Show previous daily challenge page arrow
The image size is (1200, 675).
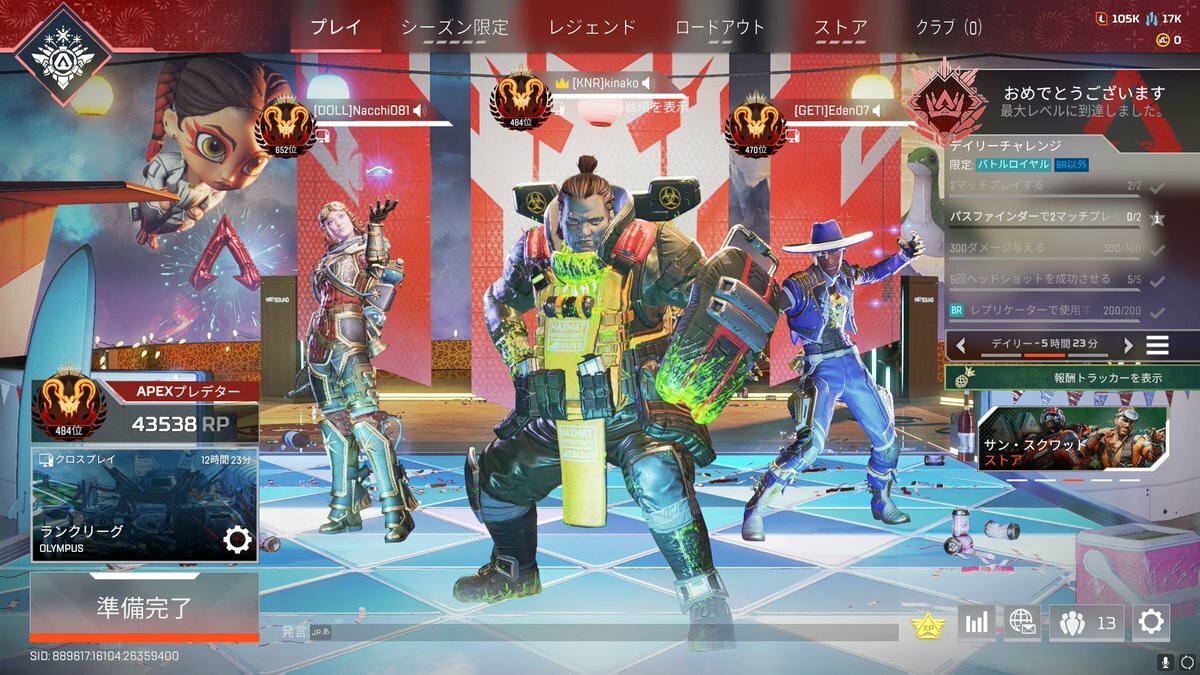[960, 345]
